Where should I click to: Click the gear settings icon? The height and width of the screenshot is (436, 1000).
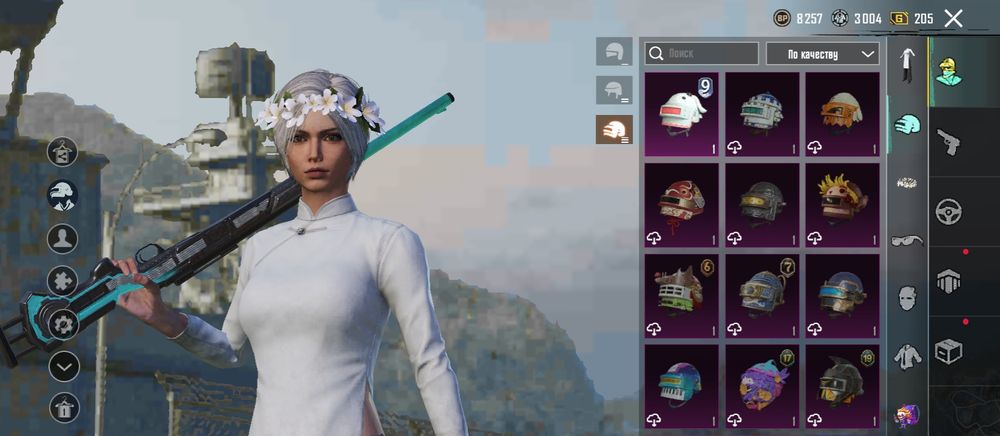(63, 323)
